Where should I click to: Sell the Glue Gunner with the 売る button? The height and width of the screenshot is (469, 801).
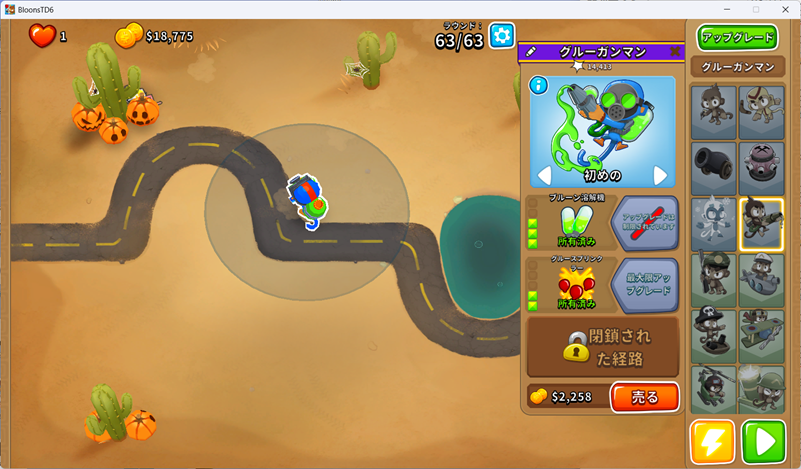click(x=645, y=397)
